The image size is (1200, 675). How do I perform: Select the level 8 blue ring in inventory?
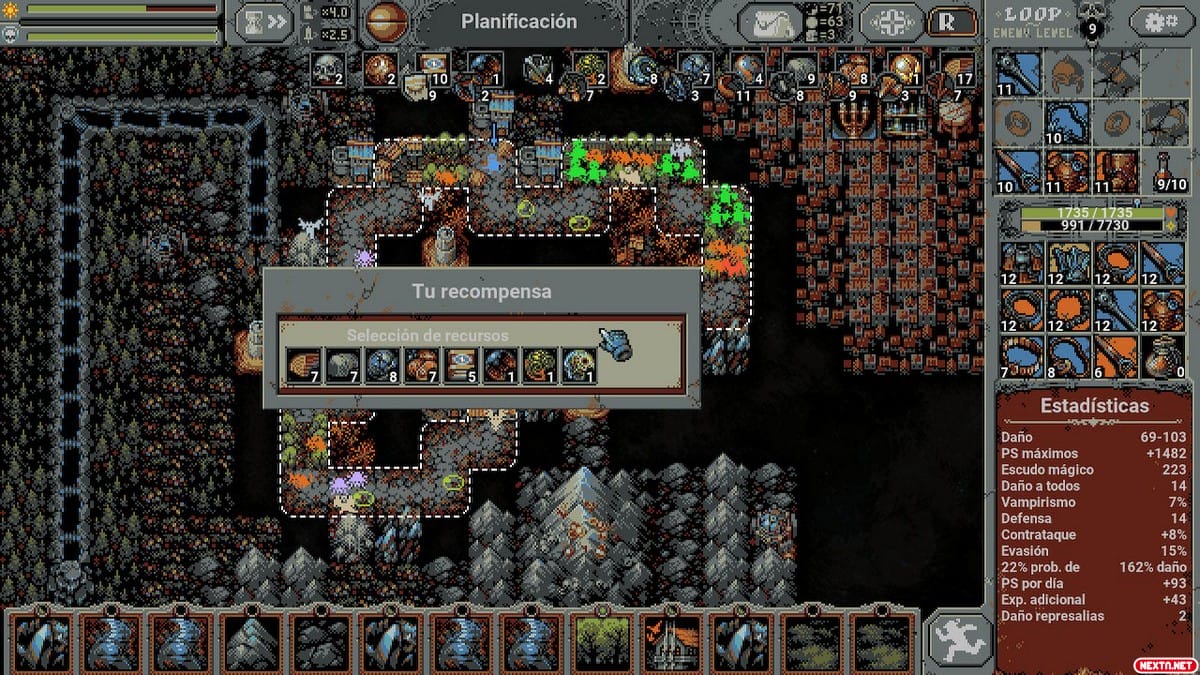tap(1068, 356)
